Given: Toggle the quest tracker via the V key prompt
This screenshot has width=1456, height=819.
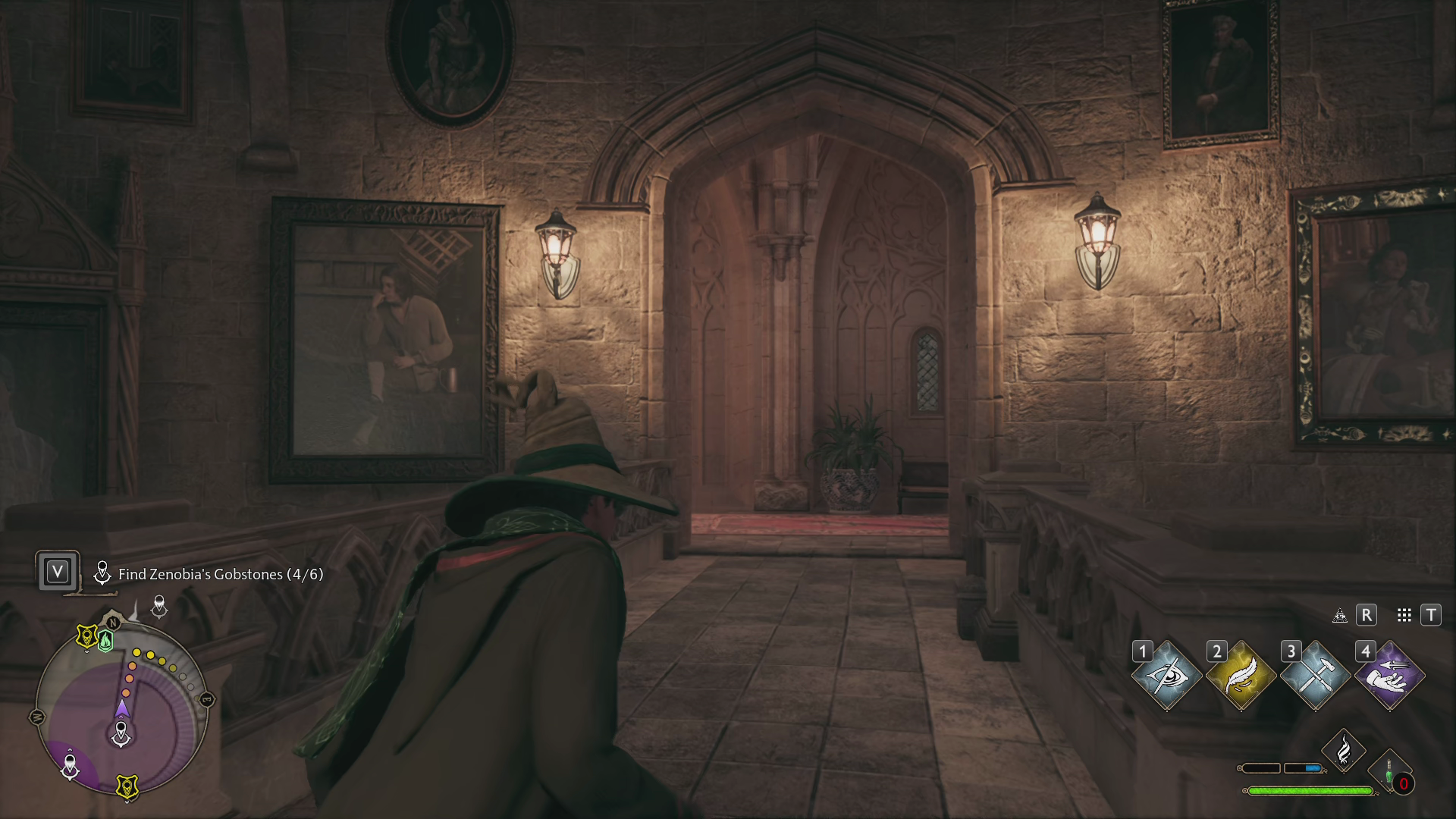Looking at the screenshot, I should point(58,572).
